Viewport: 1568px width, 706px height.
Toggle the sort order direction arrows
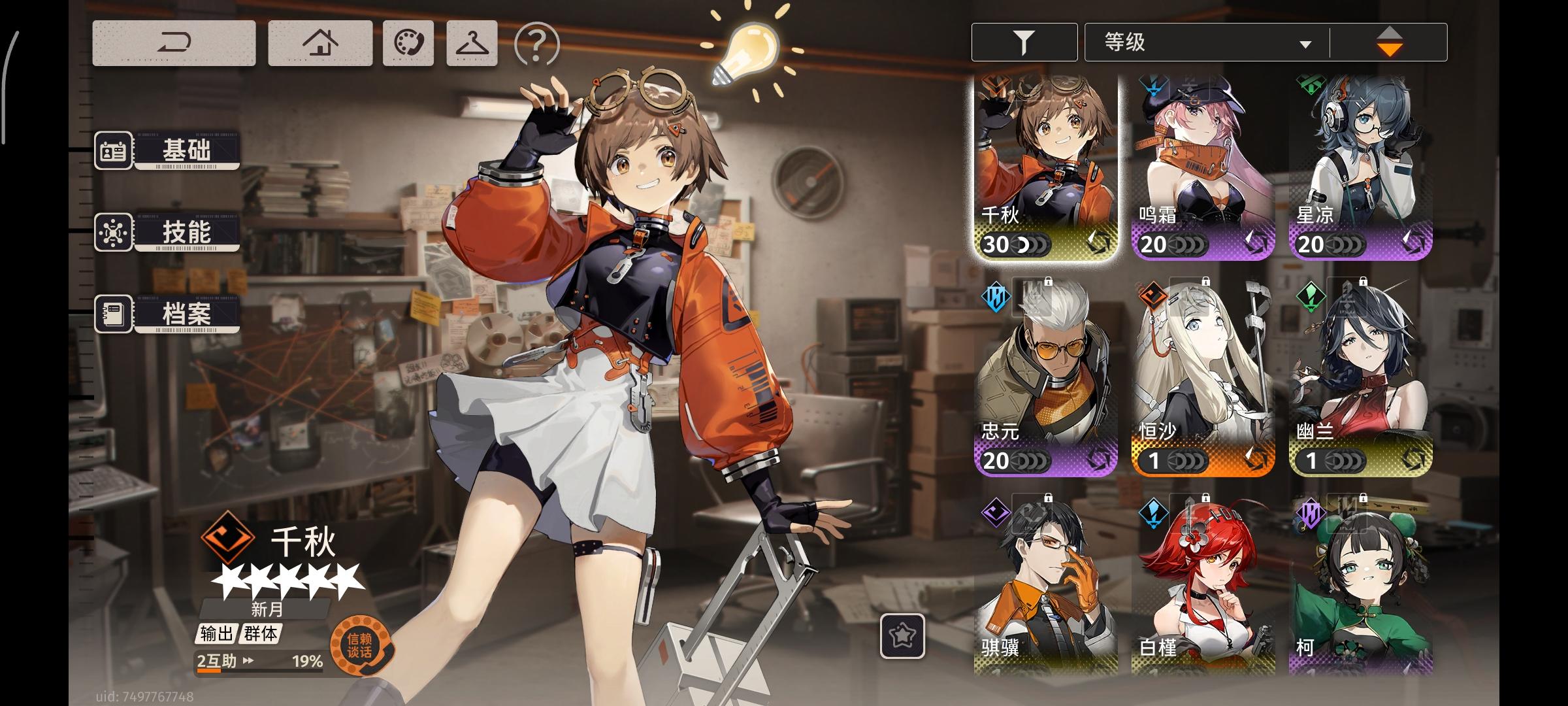coord(1389,41)
